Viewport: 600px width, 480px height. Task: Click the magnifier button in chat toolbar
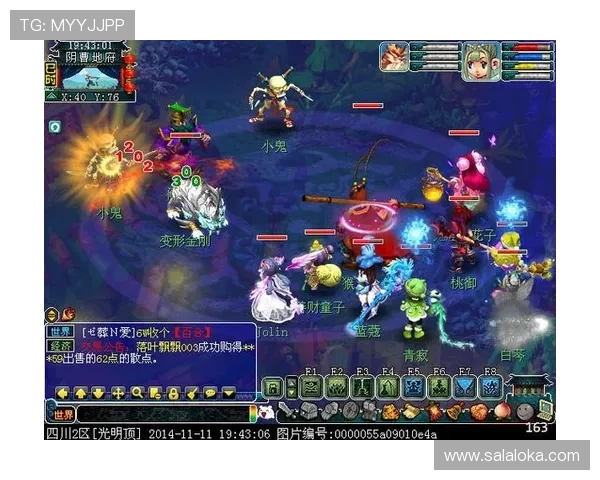point(137,393)
